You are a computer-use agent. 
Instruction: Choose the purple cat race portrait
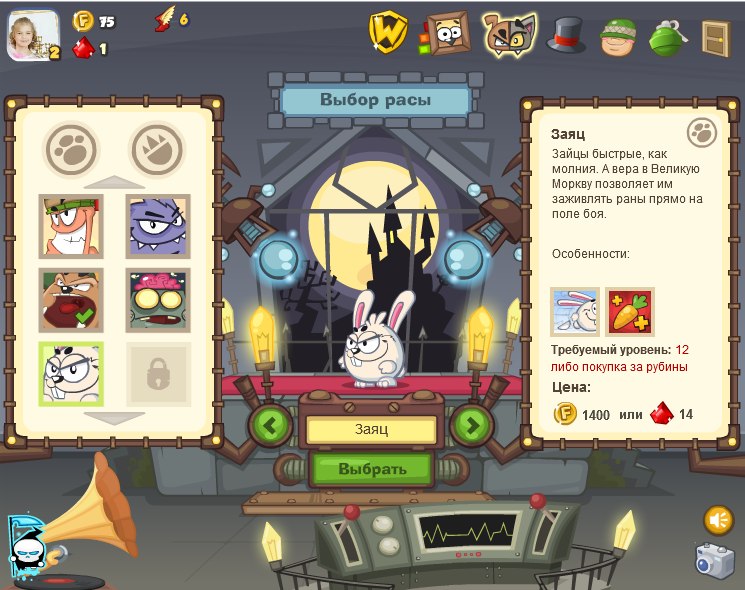[158, 225]
